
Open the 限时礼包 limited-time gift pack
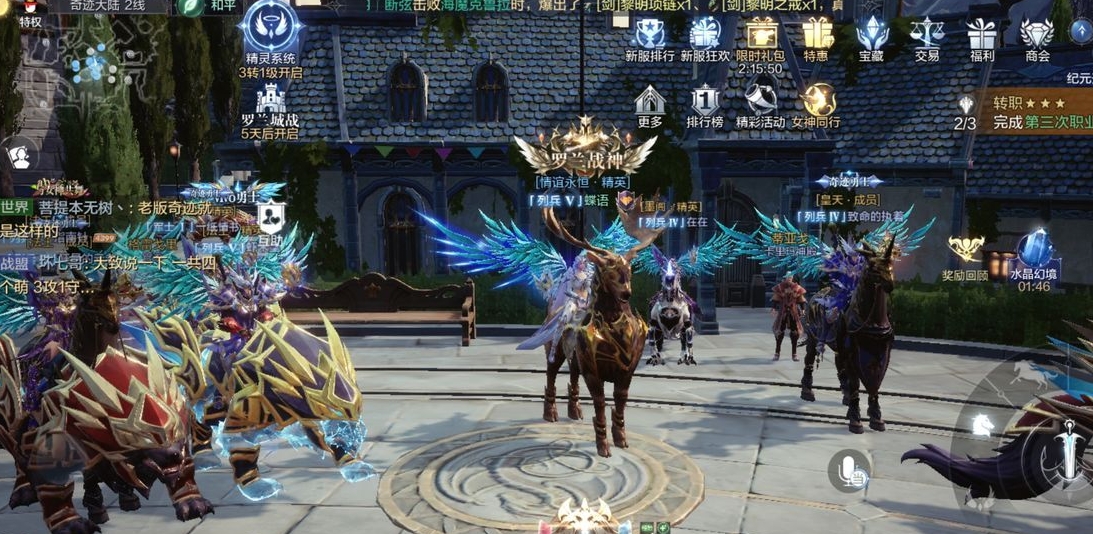click(x=761, y=36)
